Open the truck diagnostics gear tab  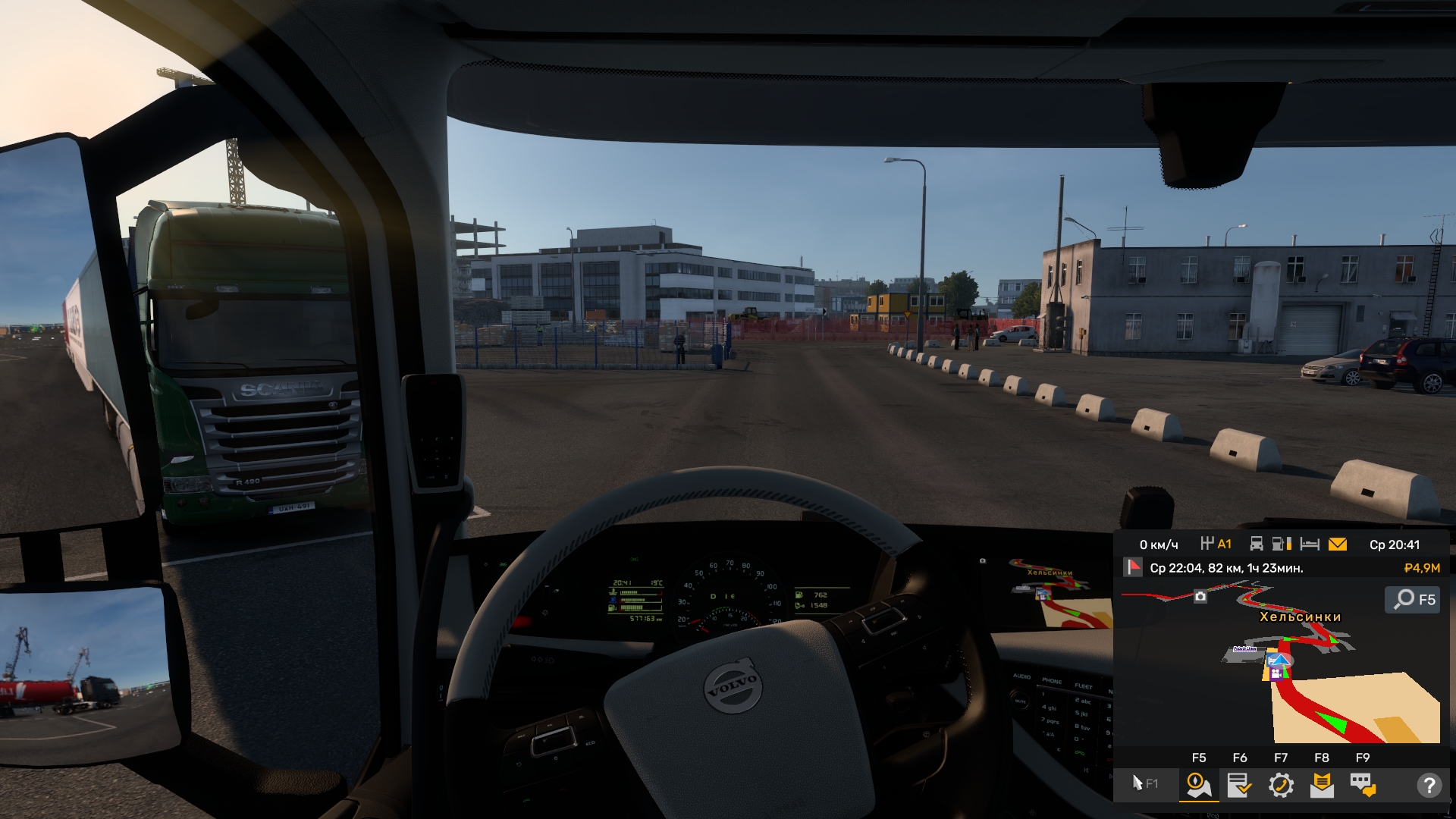pos(1281,785)
